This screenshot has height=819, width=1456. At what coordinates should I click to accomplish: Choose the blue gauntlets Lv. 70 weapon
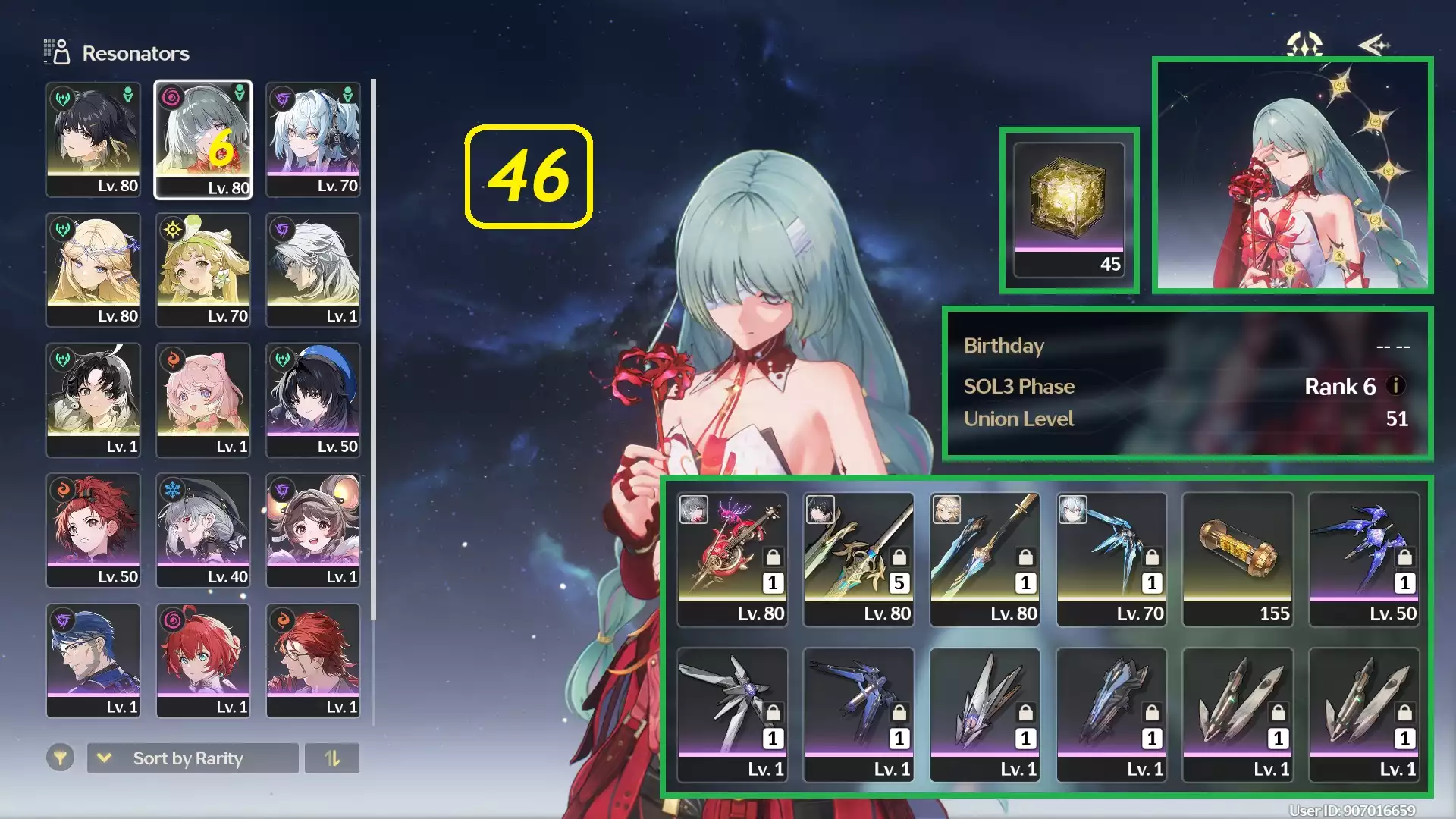(x=1112, y=560)
